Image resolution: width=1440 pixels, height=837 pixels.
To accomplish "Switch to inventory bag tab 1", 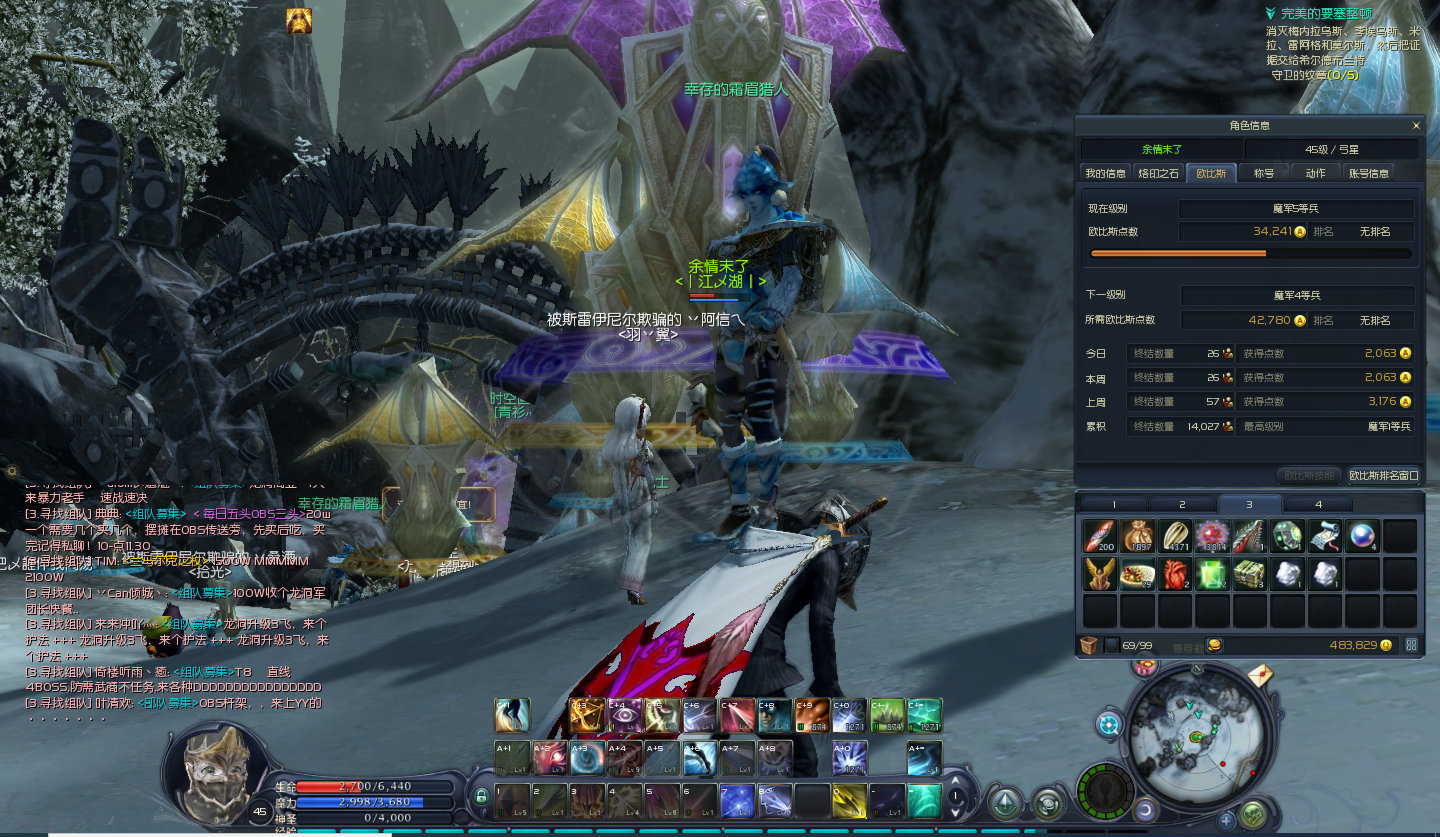I will [x=1113, y=505].
